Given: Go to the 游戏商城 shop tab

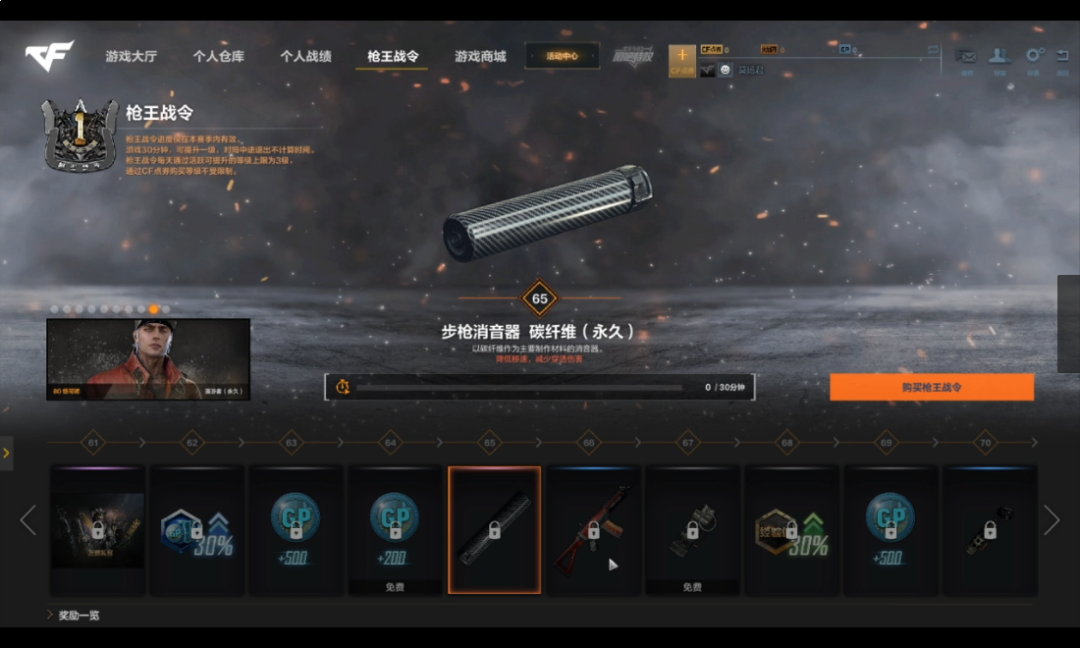Looking at the screenshot, I should click(x=480, y=57).
